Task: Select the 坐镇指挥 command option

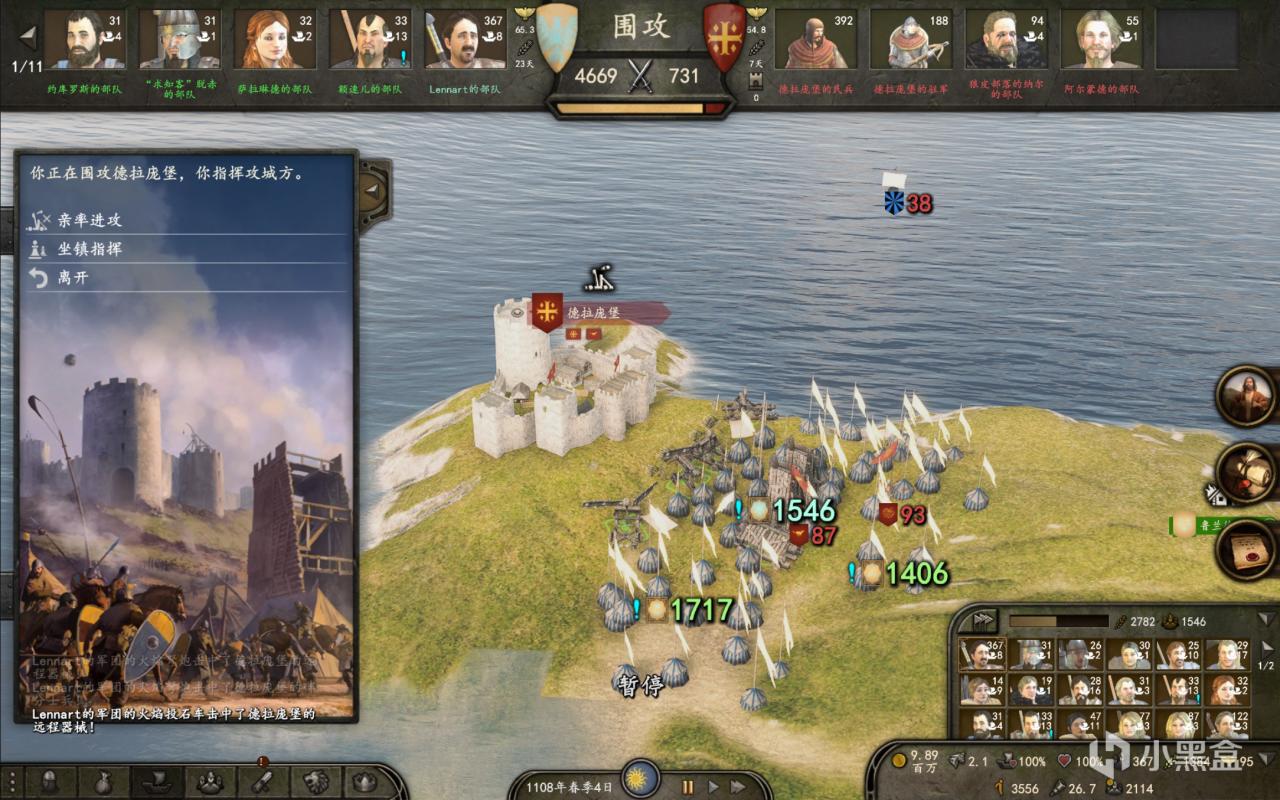Action: [x=90, y=249]
